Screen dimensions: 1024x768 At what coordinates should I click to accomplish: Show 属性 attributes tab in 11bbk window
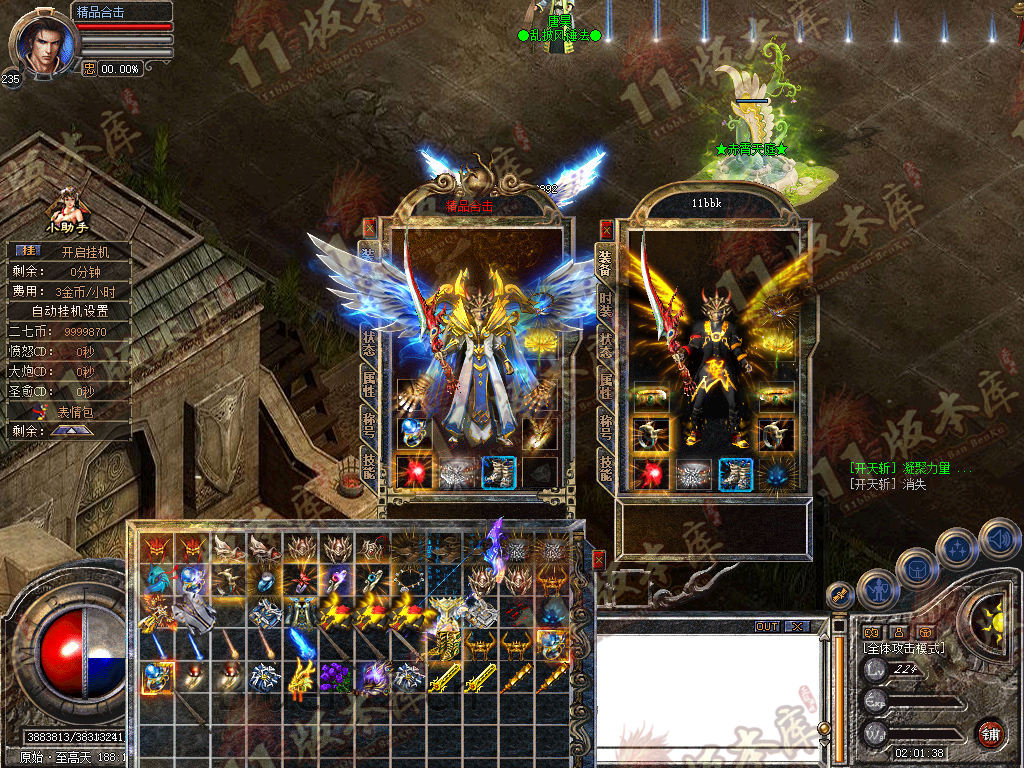[606, 385]
